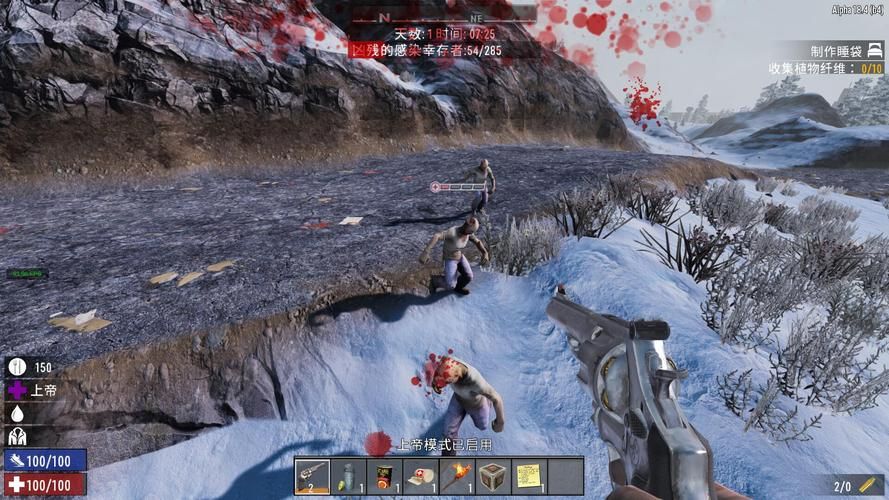Select the water jar hotbar slot
889x500 pixels.
tap(348, 476)
